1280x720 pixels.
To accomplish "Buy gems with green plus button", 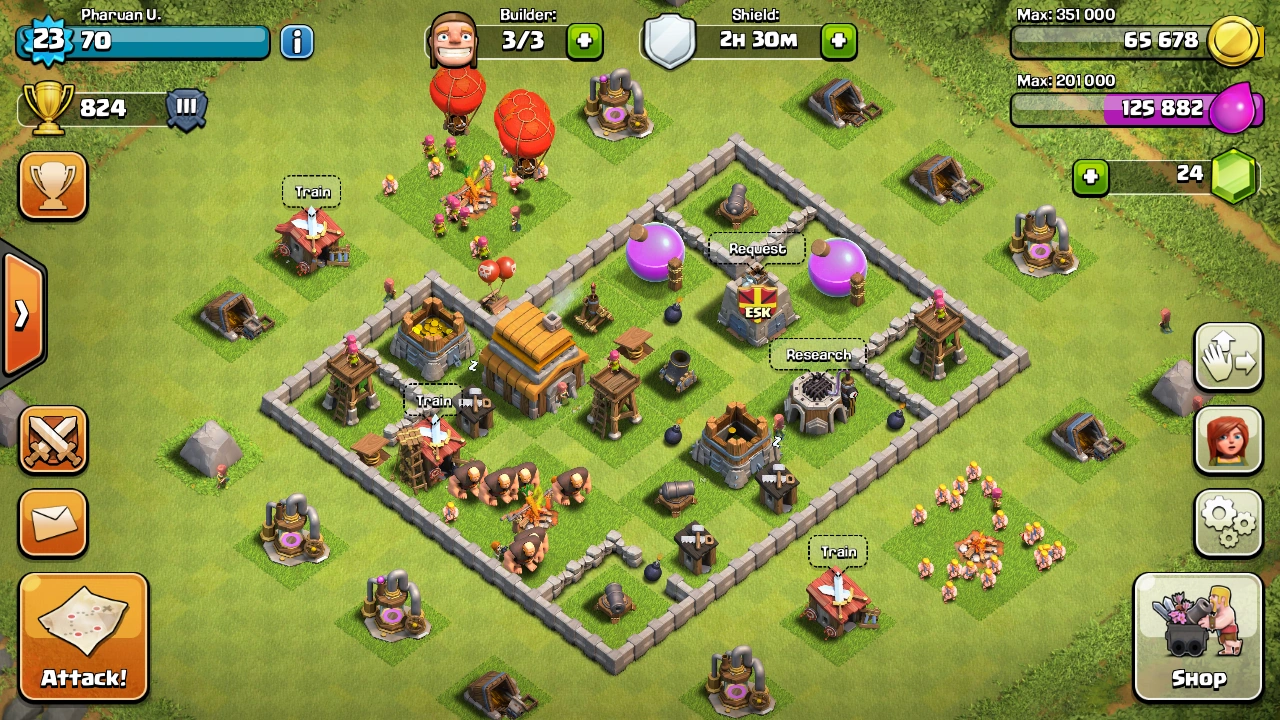I will point(1091,177).
